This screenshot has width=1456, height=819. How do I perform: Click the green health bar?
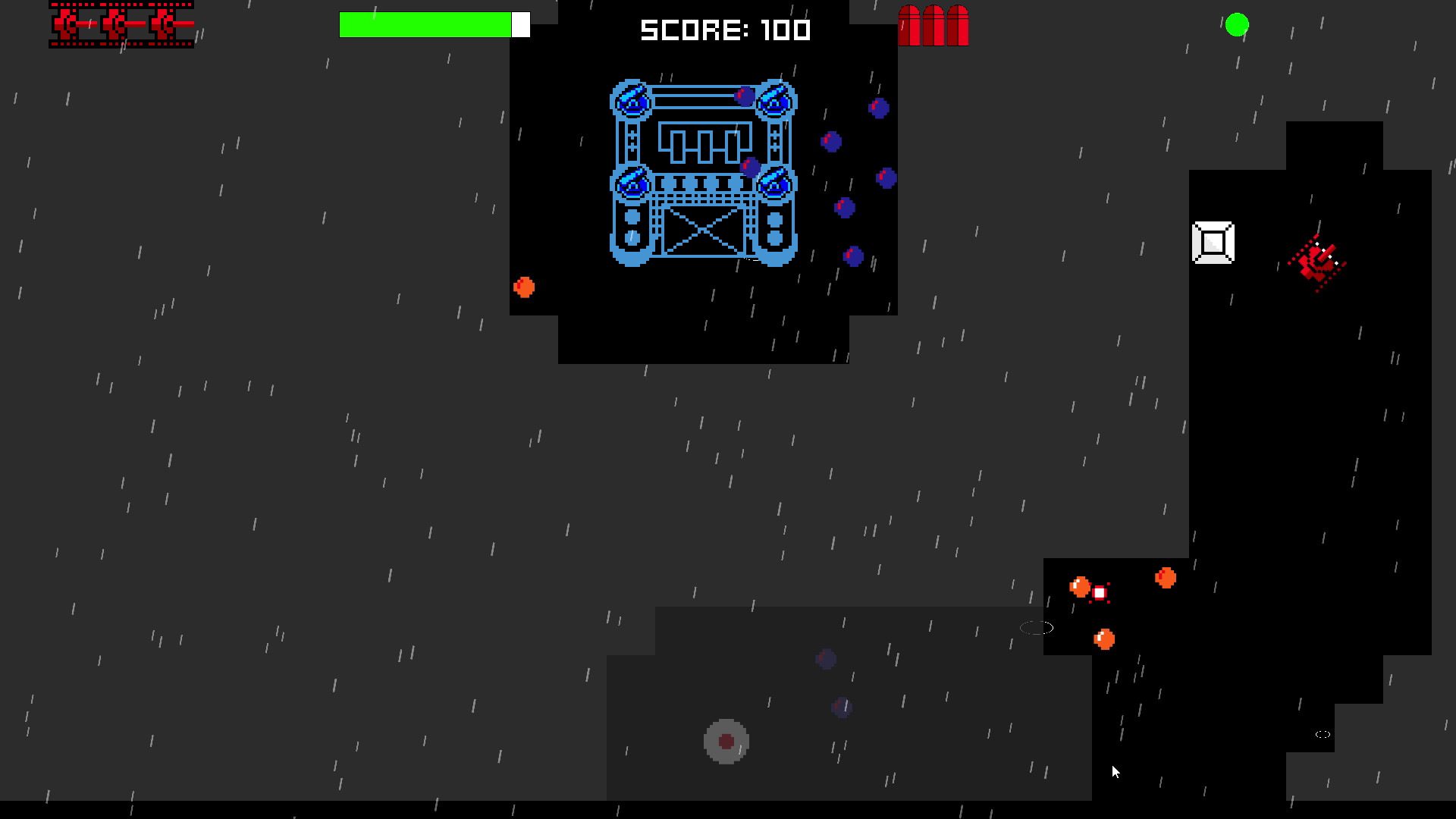coord(425,24)
